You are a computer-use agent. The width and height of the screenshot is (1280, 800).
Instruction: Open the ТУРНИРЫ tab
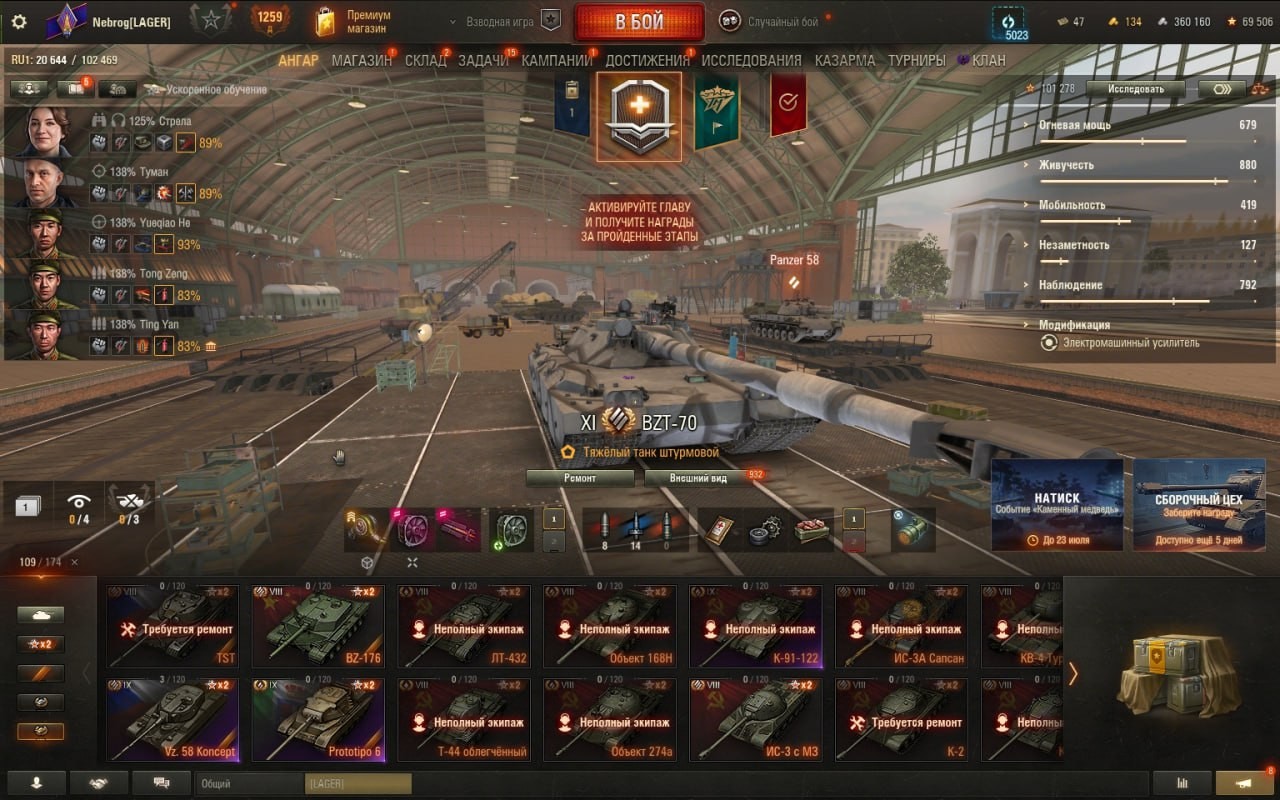[916, 60]
